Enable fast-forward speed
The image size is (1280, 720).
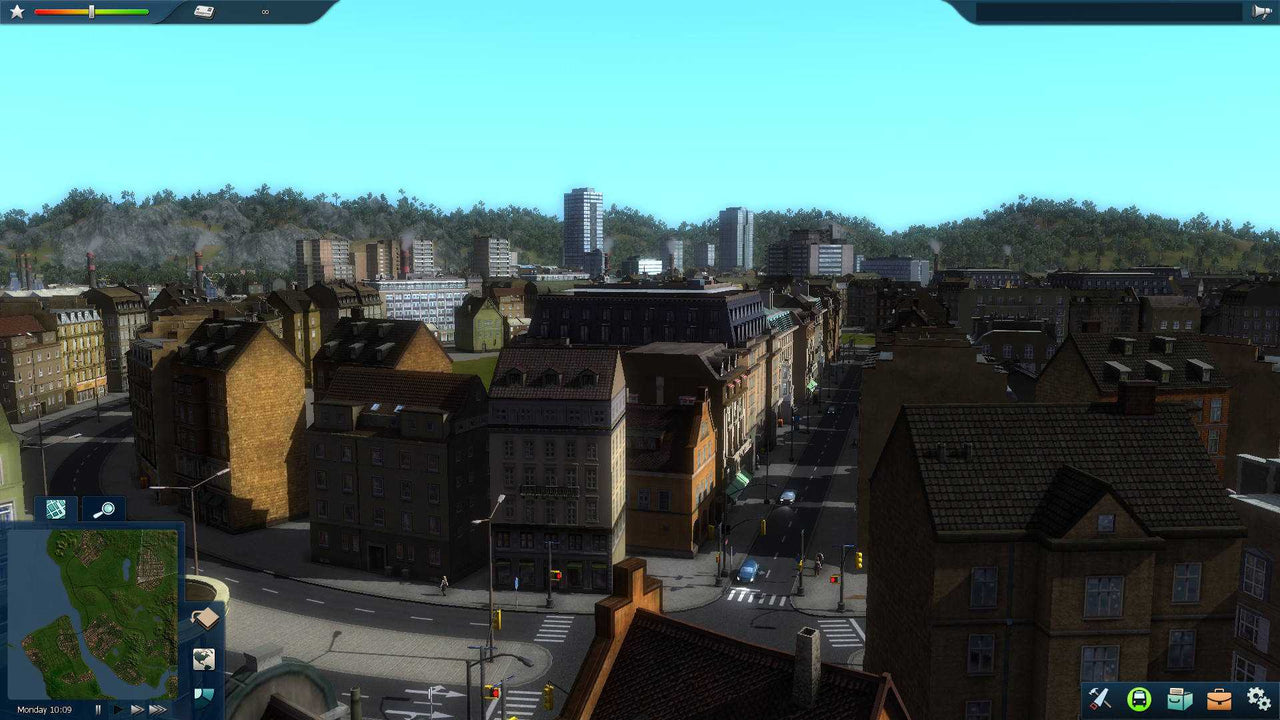tap(136, 710)
